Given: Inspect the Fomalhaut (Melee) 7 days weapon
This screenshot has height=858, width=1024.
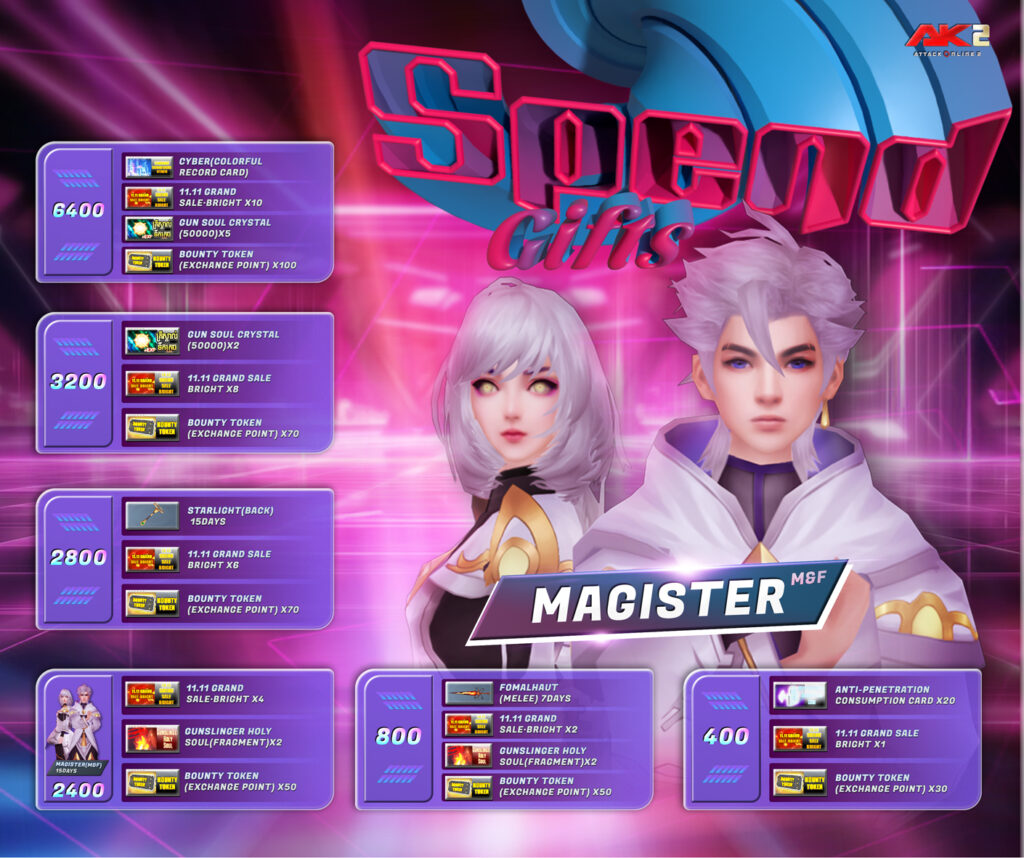Looking at the screenshot, I should pos(468,693).
